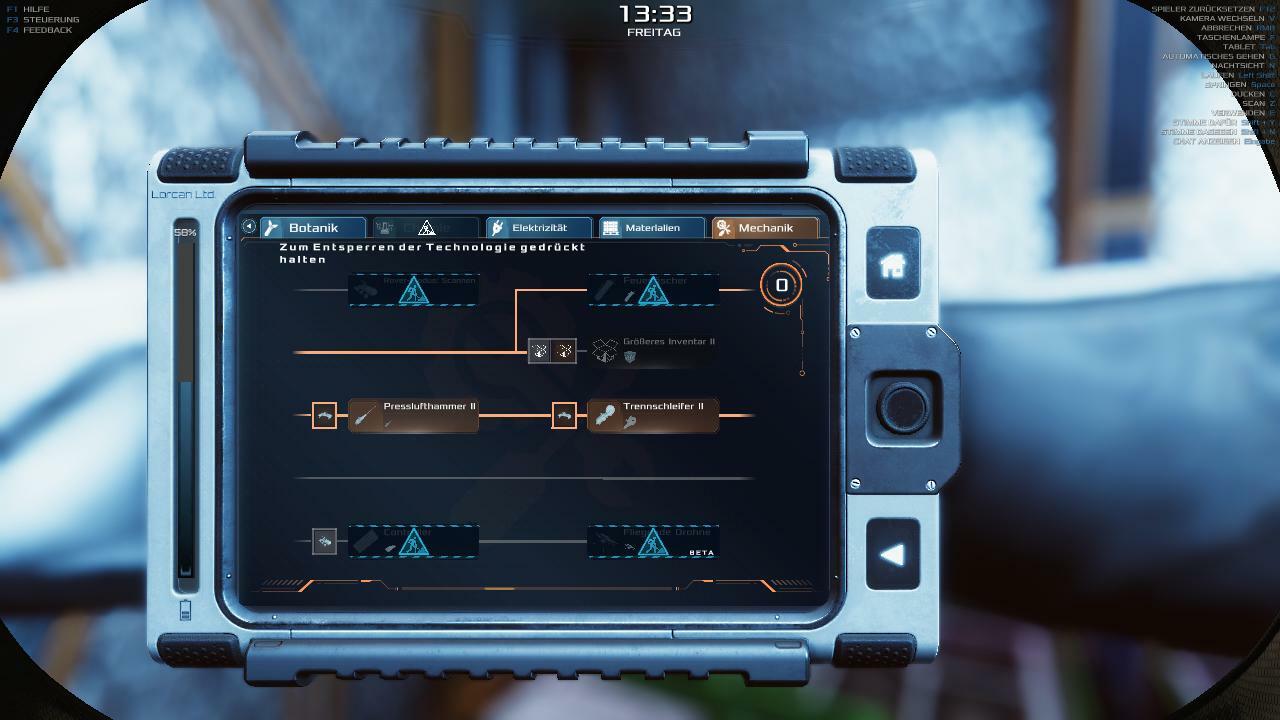Click the small left arrow beside Botanik
The width and height of the screenshot is (1280, 720).
tap(249, 227)
